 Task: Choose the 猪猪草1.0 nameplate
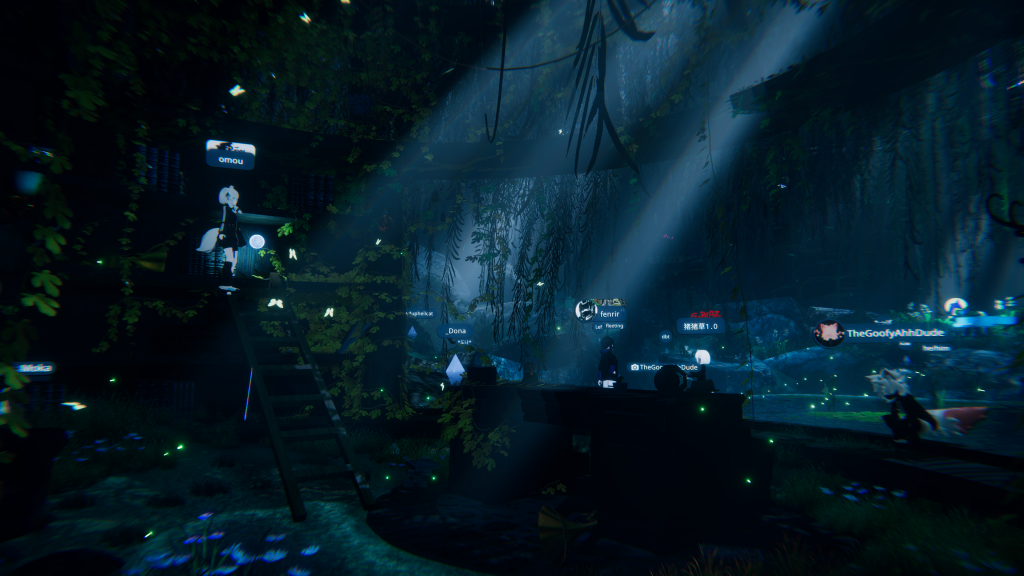pos(701,326)
